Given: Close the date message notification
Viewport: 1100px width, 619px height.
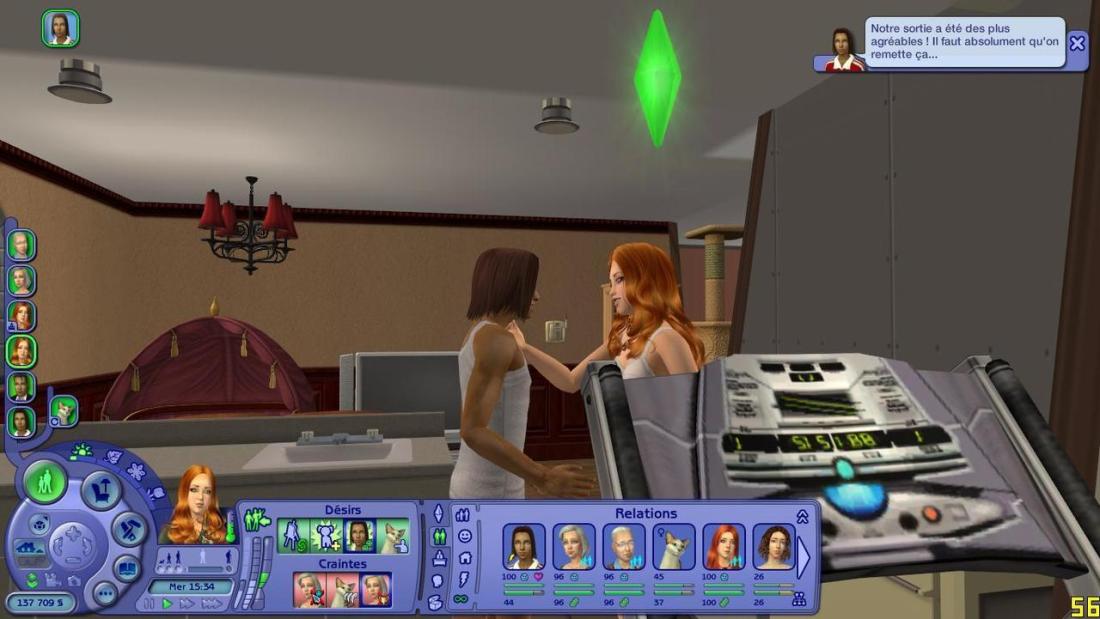Looking at the screenshot, I should pyautogui.click(x=1077, y=43).
